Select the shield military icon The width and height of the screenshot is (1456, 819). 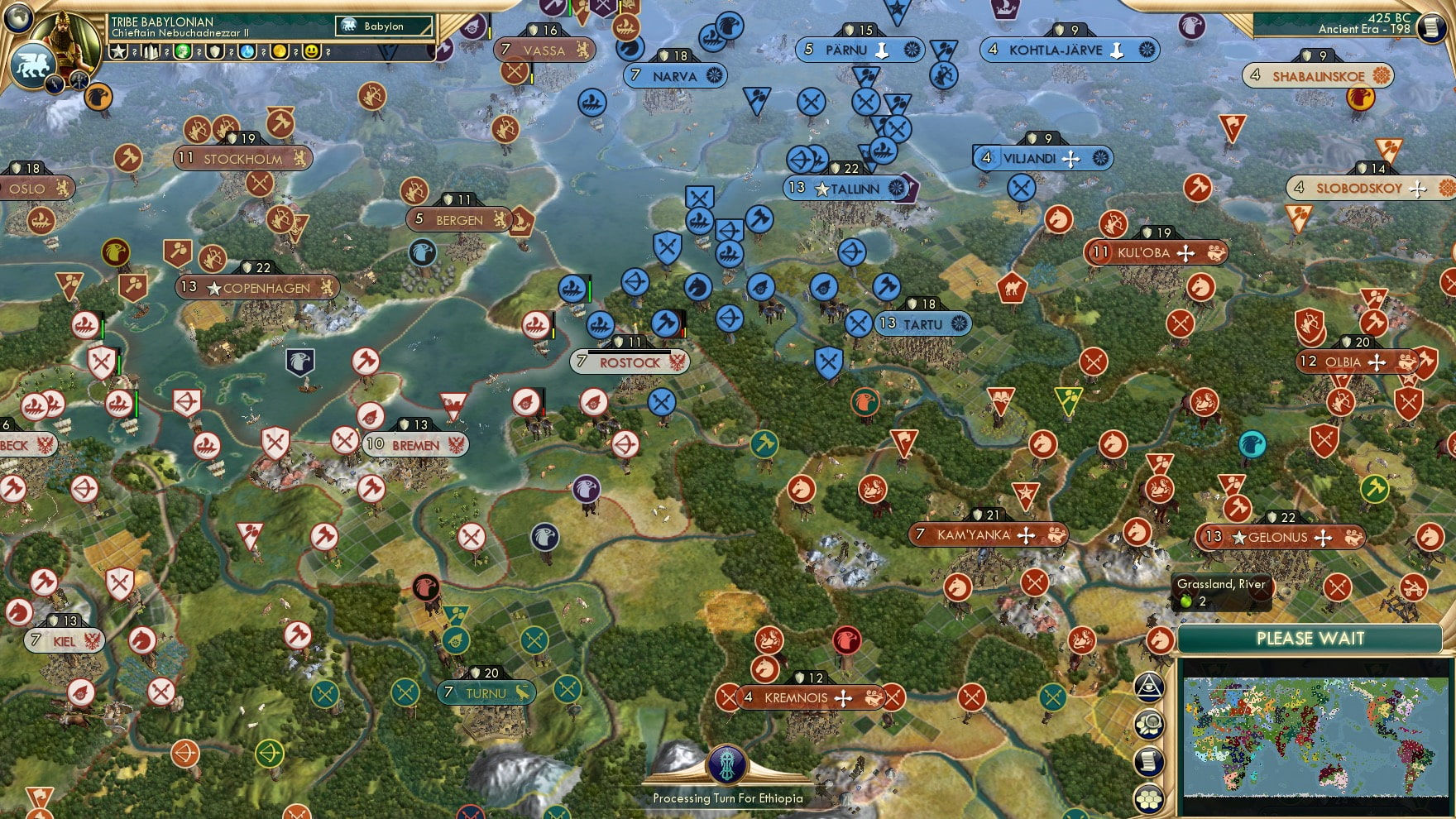tap(215, 51)
